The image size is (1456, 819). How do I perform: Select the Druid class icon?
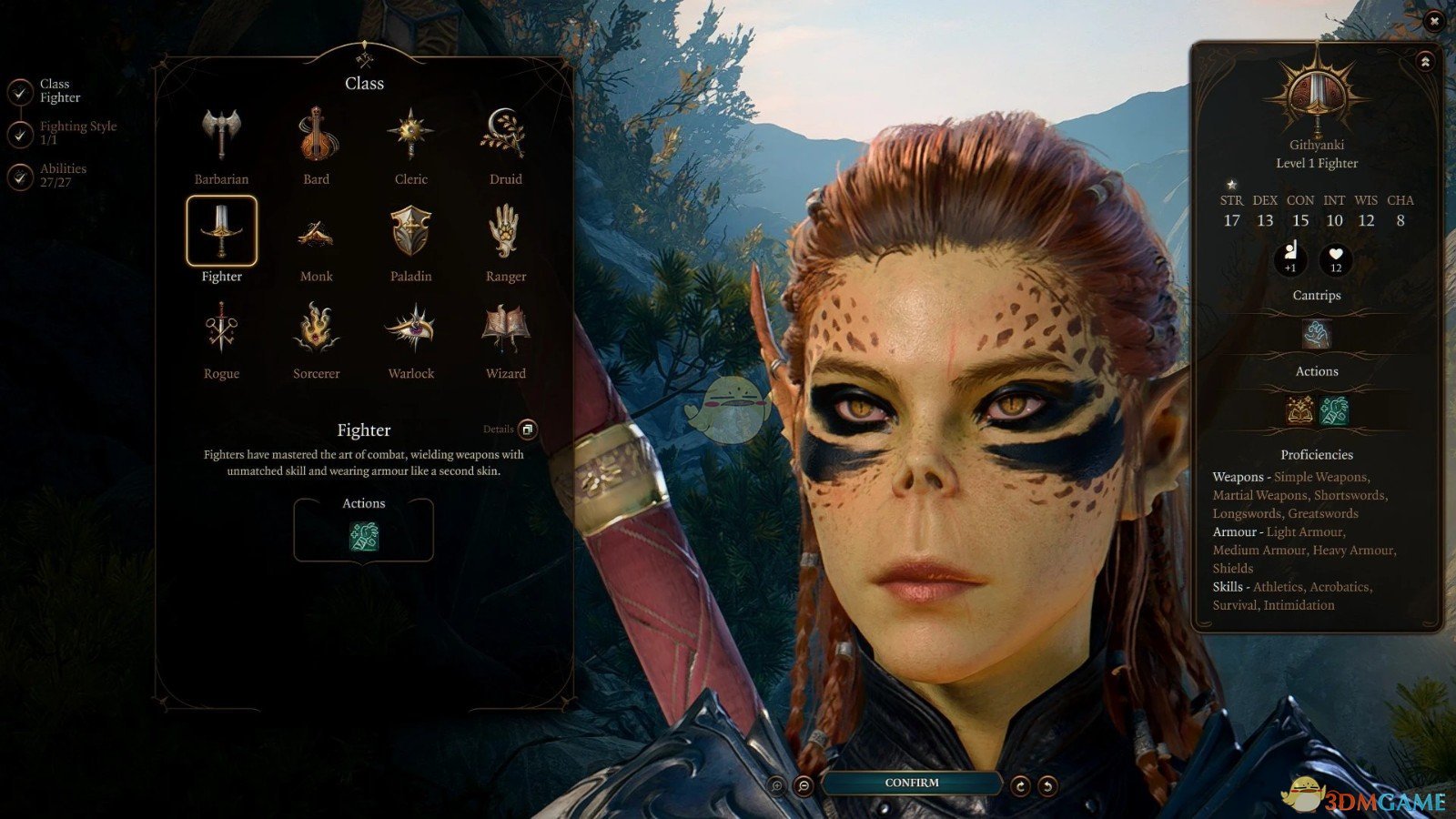505,136
